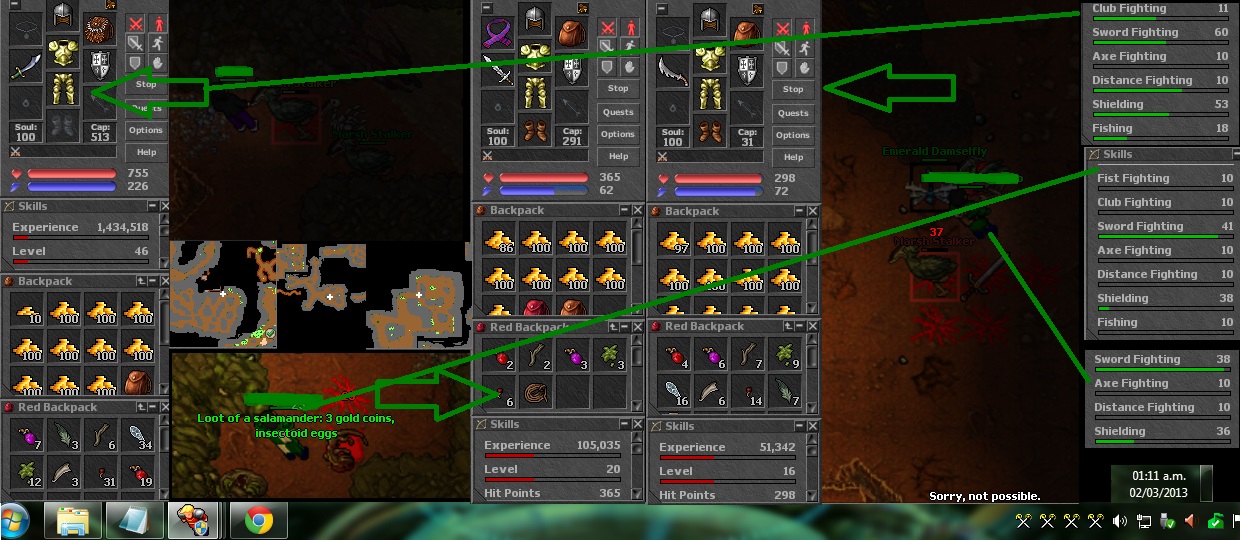1240x540 pixels.
Task: Select the curved serrated blade weapon slot
Action: (673, 70)
